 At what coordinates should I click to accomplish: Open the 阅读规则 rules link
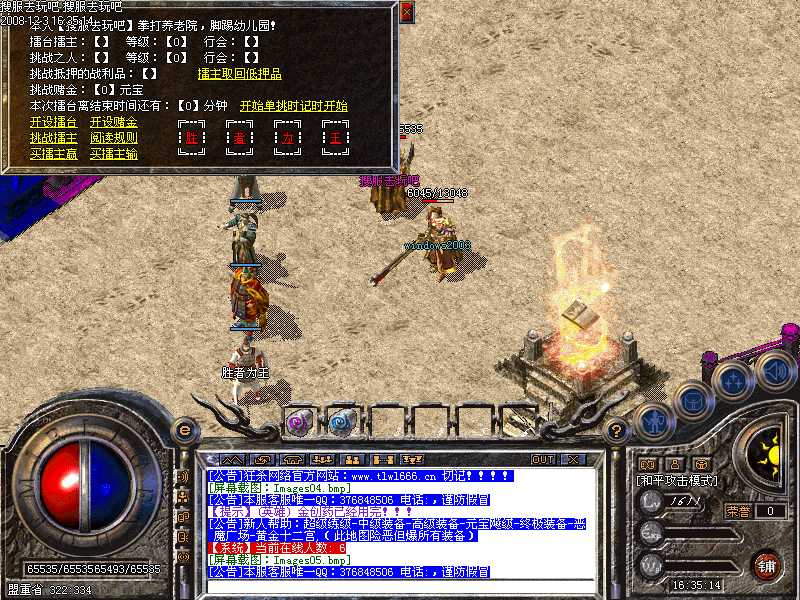(x=113, y=138)
